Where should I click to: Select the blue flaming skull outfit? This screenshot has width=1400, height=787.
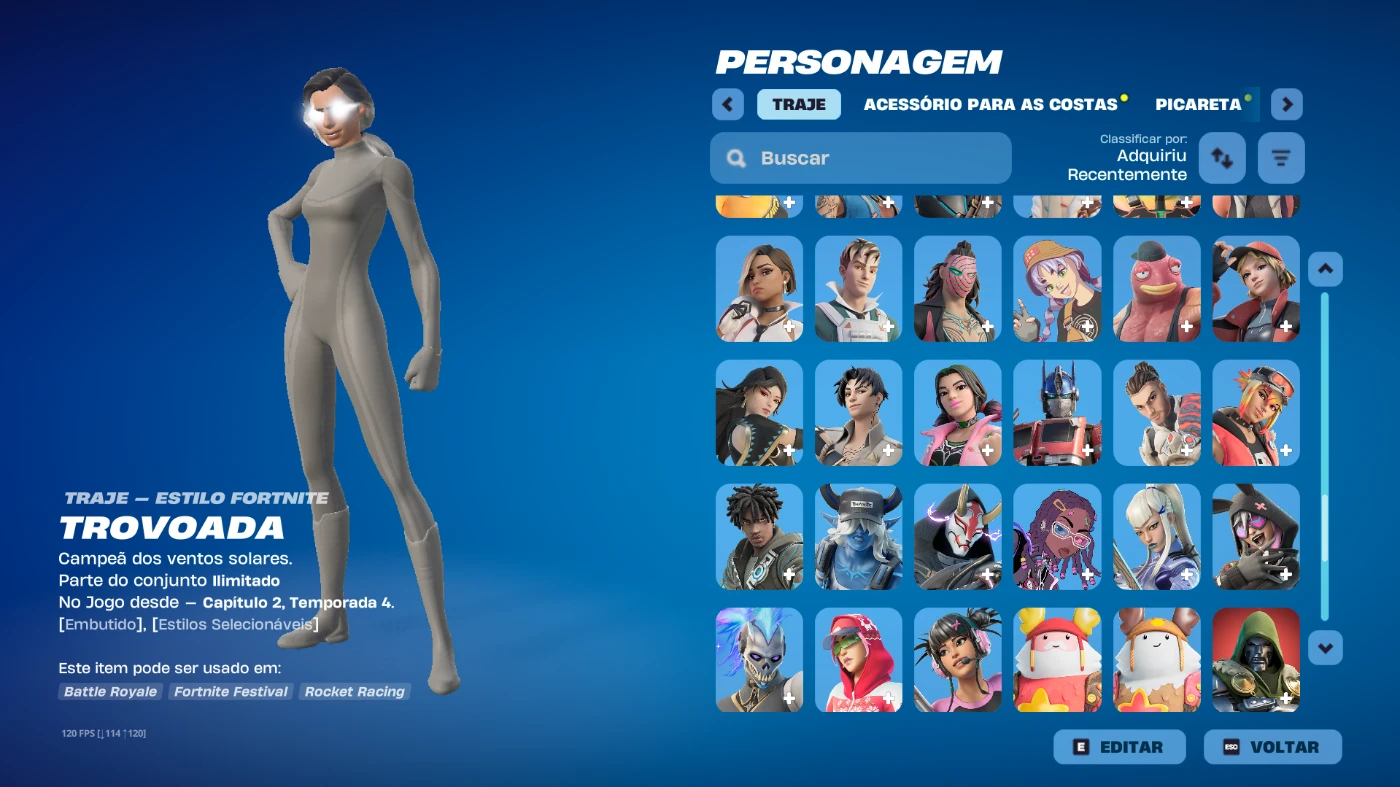[759, 660]
